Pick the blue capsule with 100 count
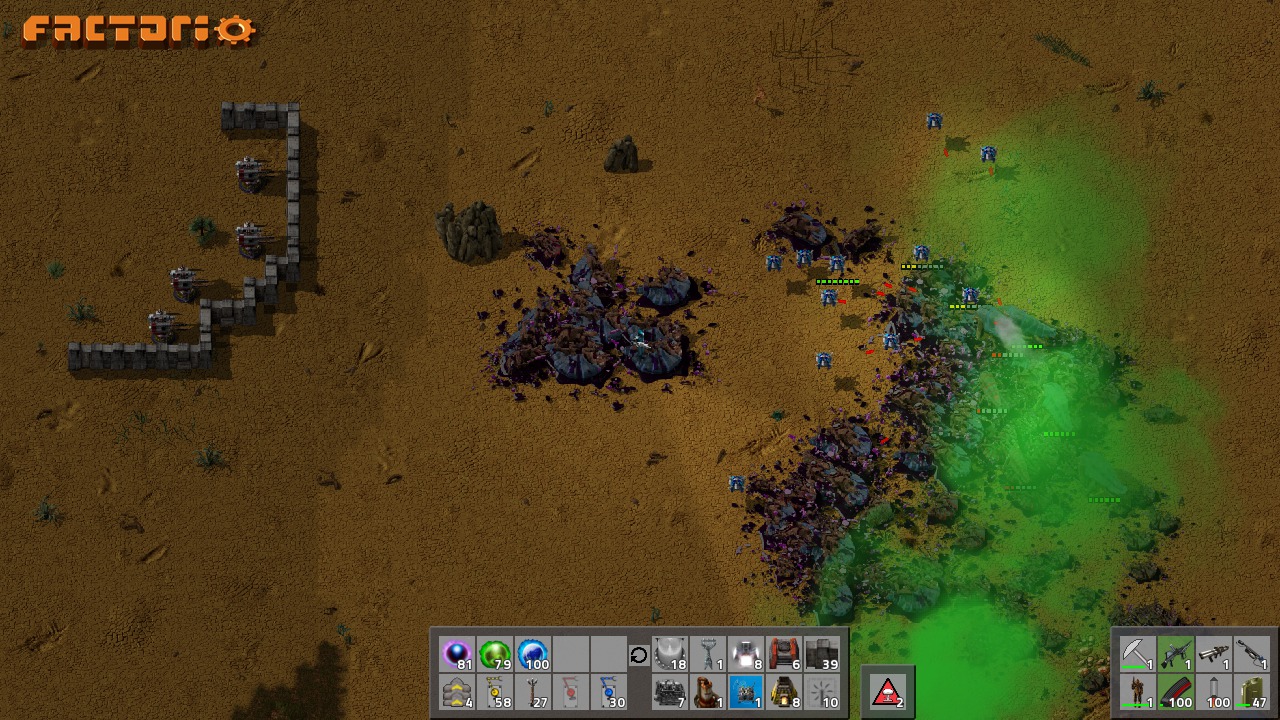 [533, 656]
